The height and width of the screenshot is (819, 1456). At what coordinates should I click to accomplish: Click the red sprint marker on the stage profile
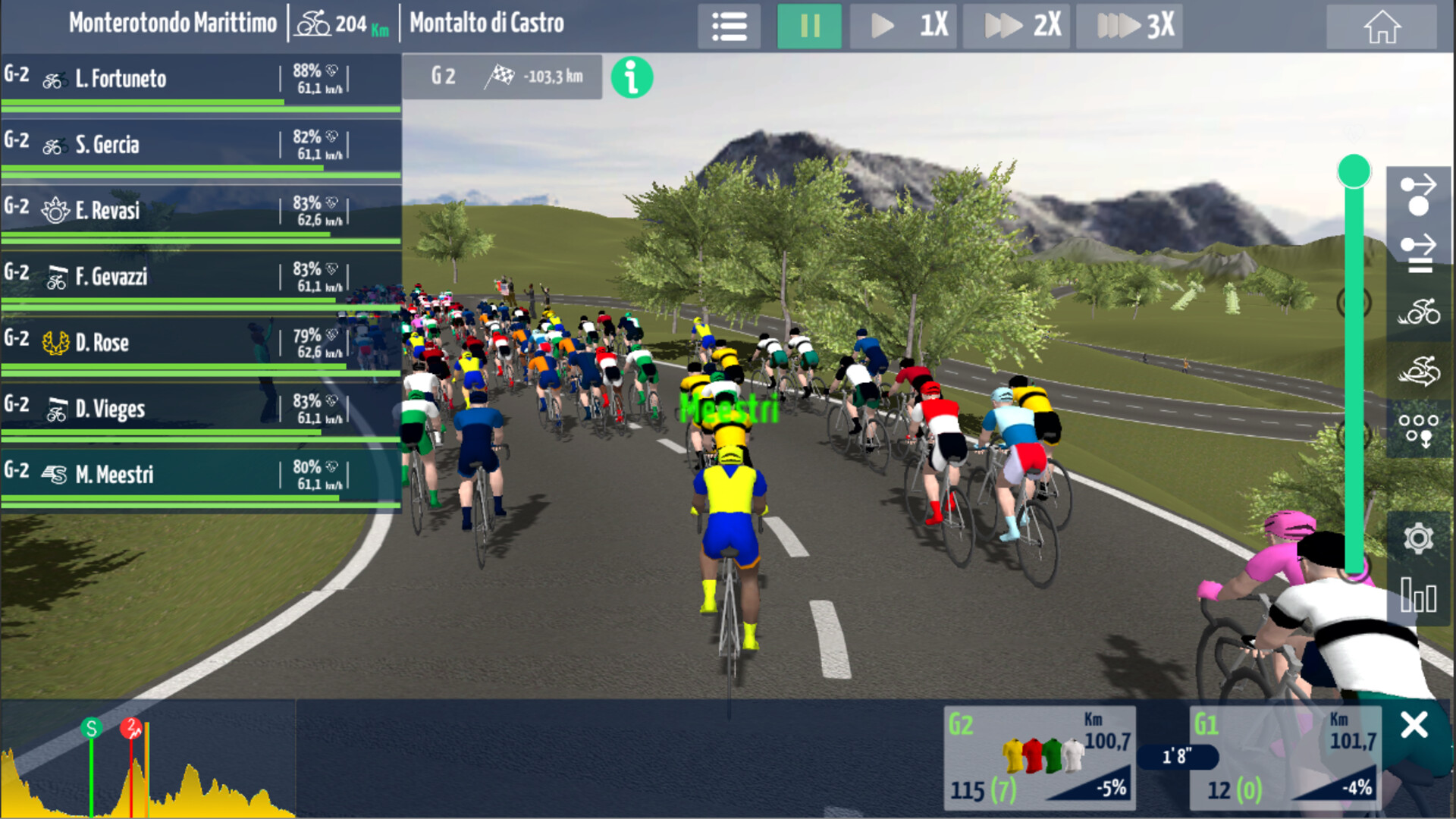(x=130, y=726)
